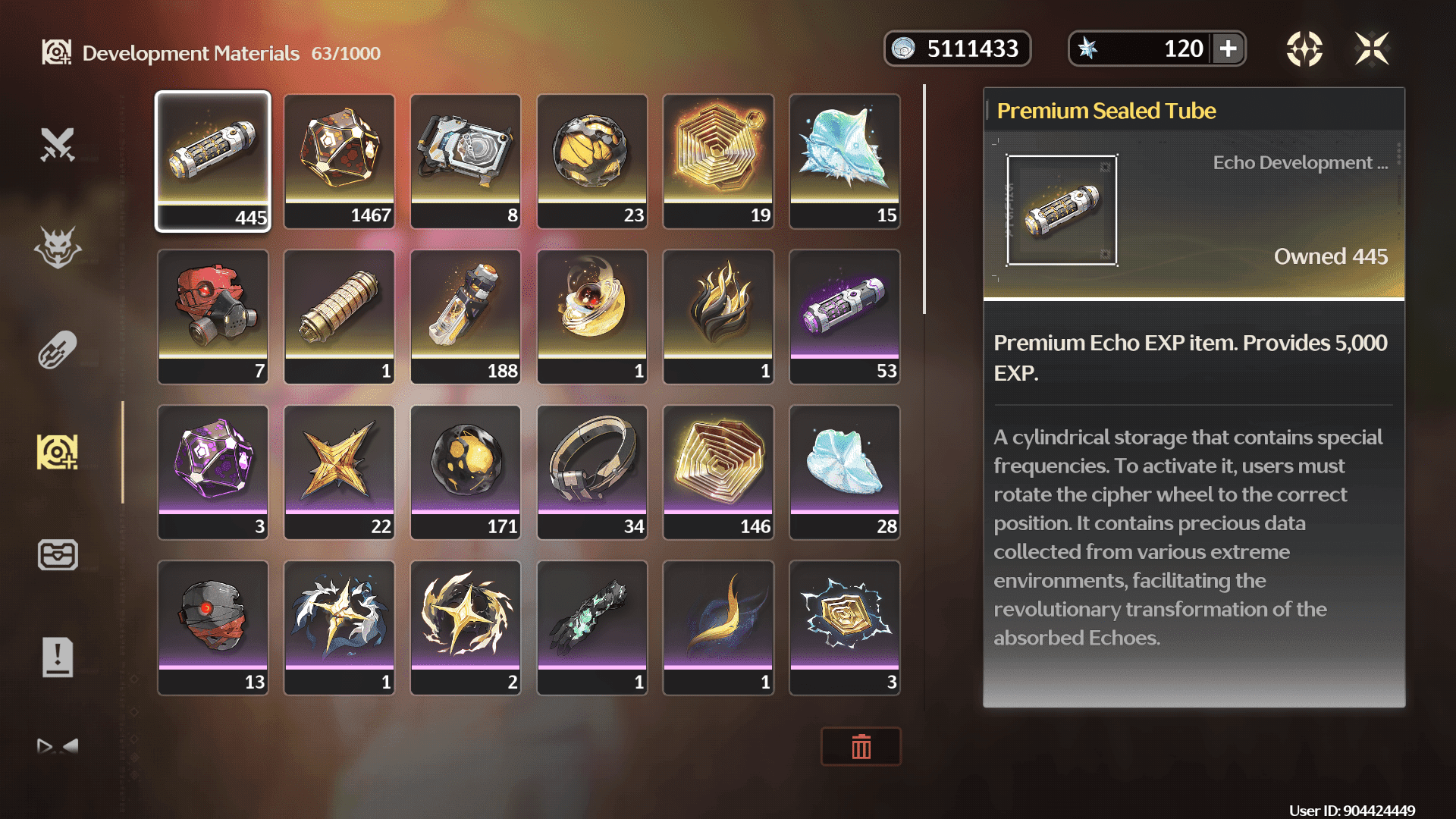The image size is (1456, 819).
Task: Select the teal spiky shell item with 15
Action: click(x=845, y=161)
